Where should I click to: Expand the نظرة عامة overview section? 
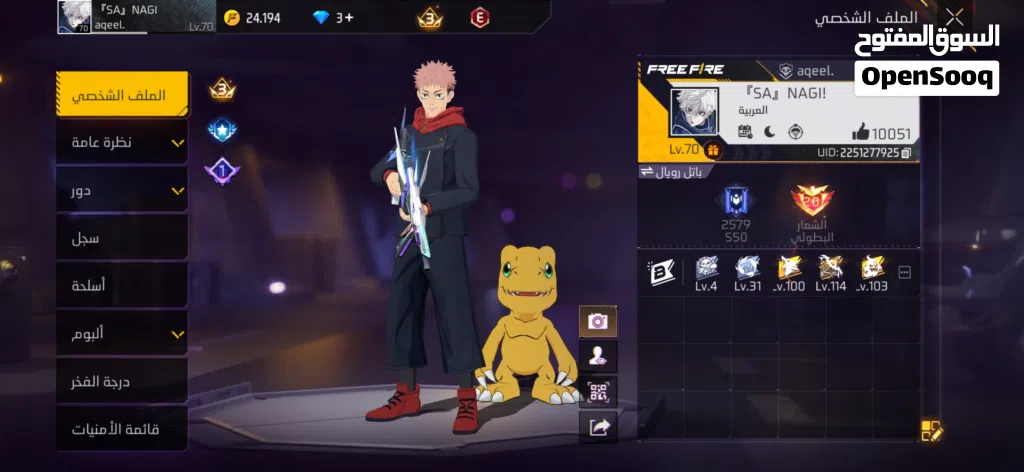point(122,143)
